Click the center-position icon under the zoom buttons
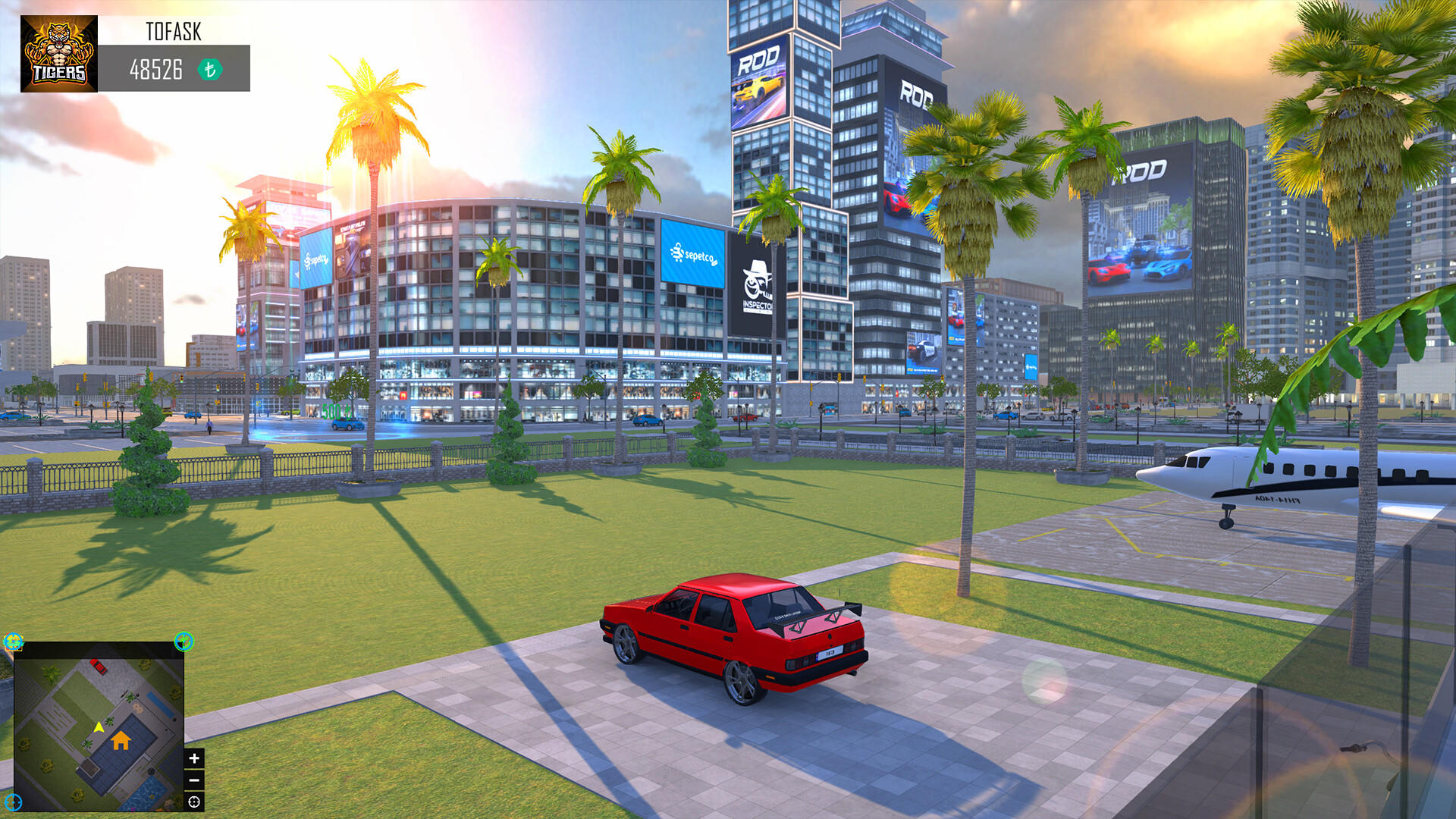 [x=193, y=802]
